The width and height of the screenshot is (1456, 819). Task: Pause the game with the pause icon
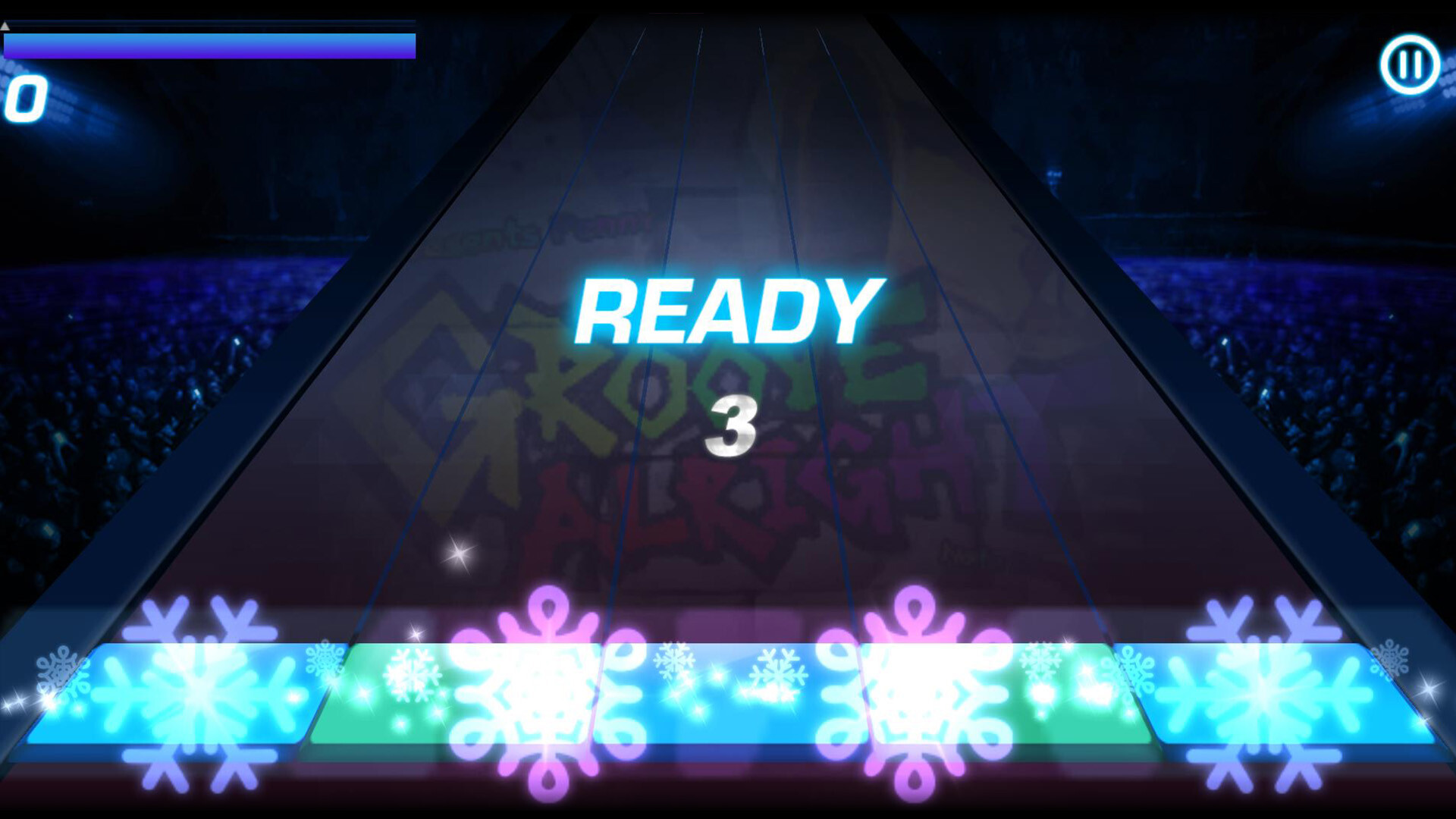tap(1412, 64)
